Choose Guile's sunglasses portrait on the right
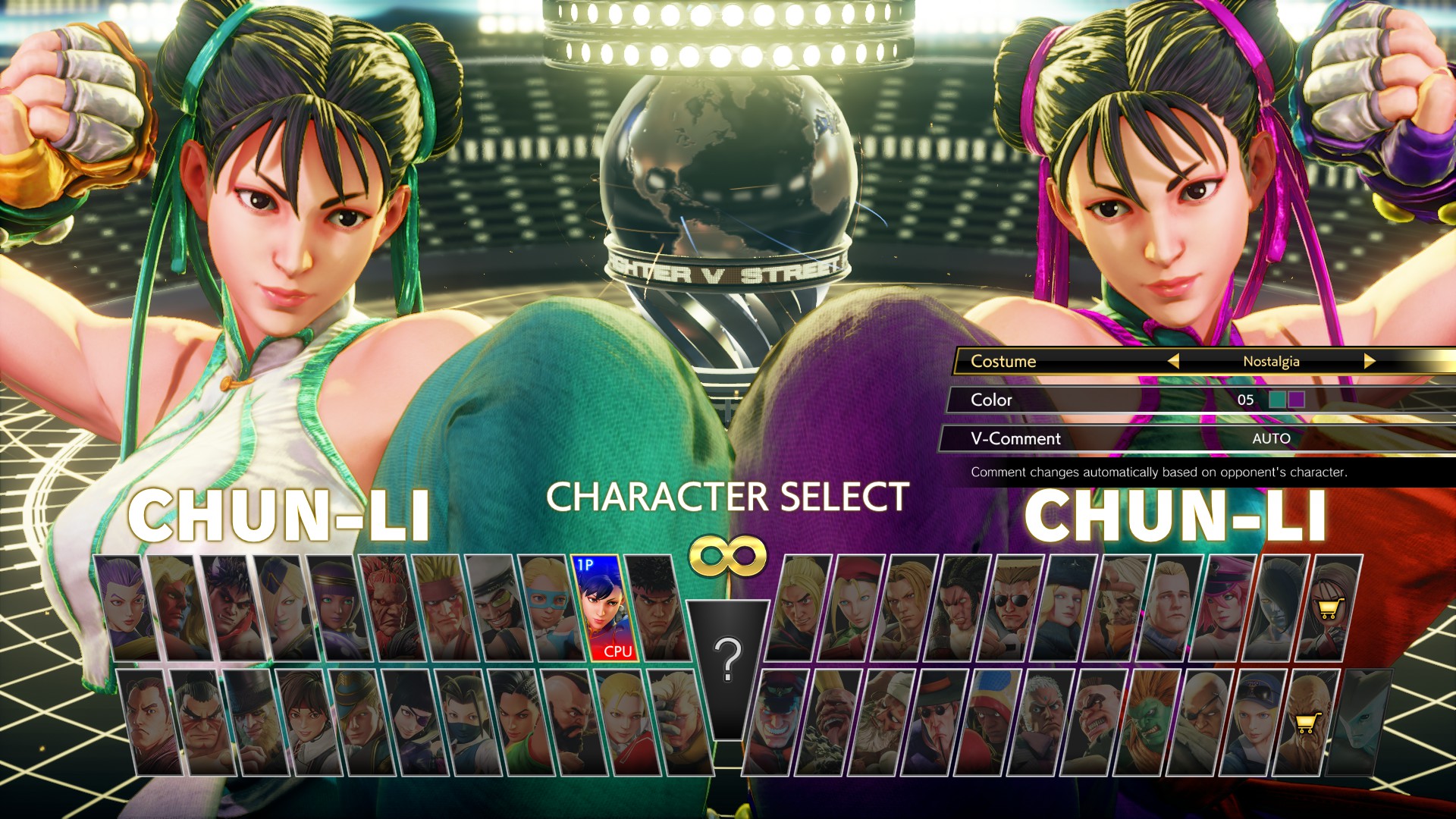The image size is (1456, 819). [x=1011, y=604]
